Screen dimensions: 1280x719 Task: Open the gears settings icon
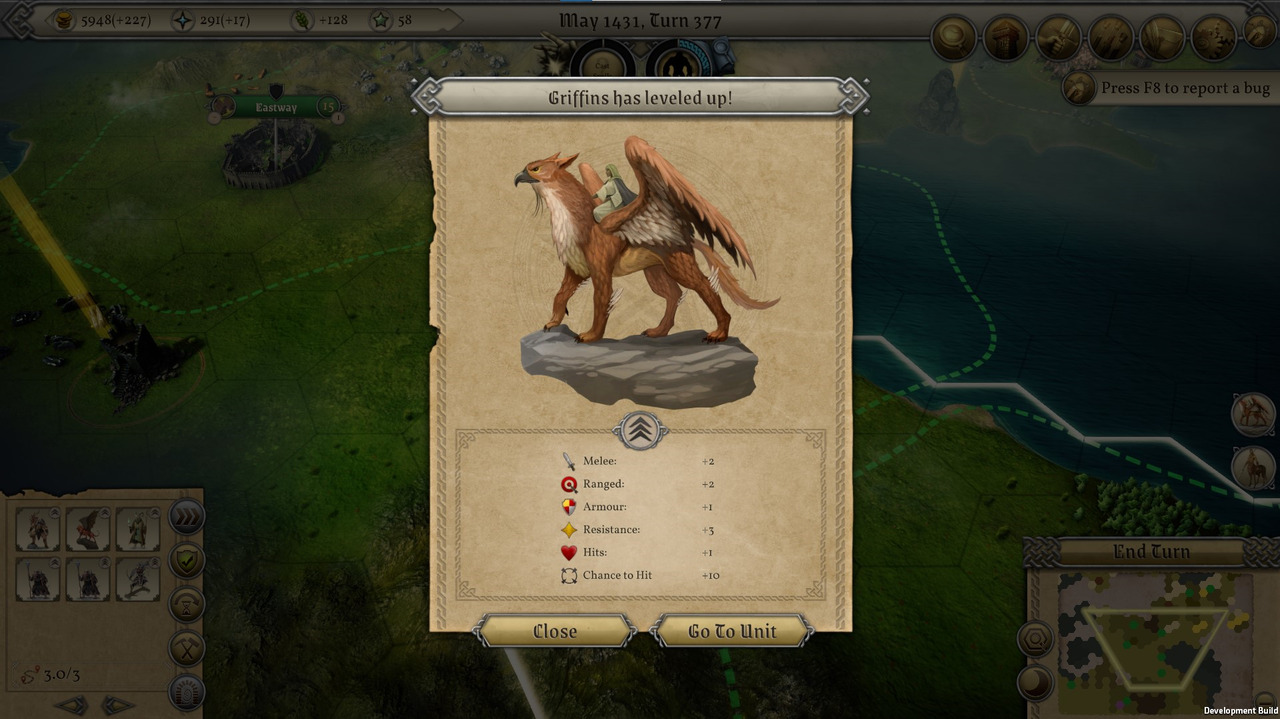(x=1213, y=39)
